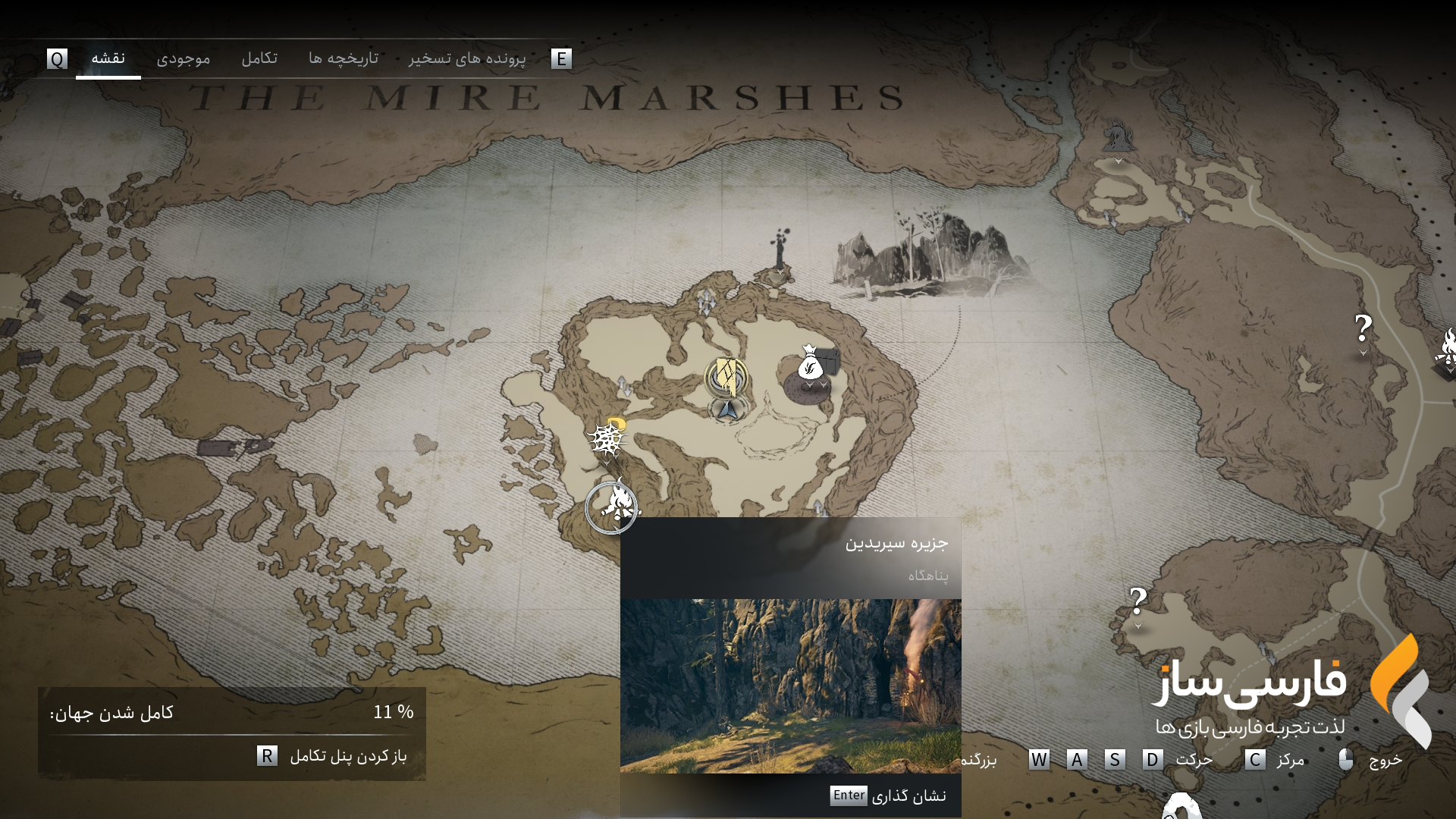Click the golden quest objective marker
Image resolution: width=1456 pixels, height=819 pixels.
[x=726, y=377]
